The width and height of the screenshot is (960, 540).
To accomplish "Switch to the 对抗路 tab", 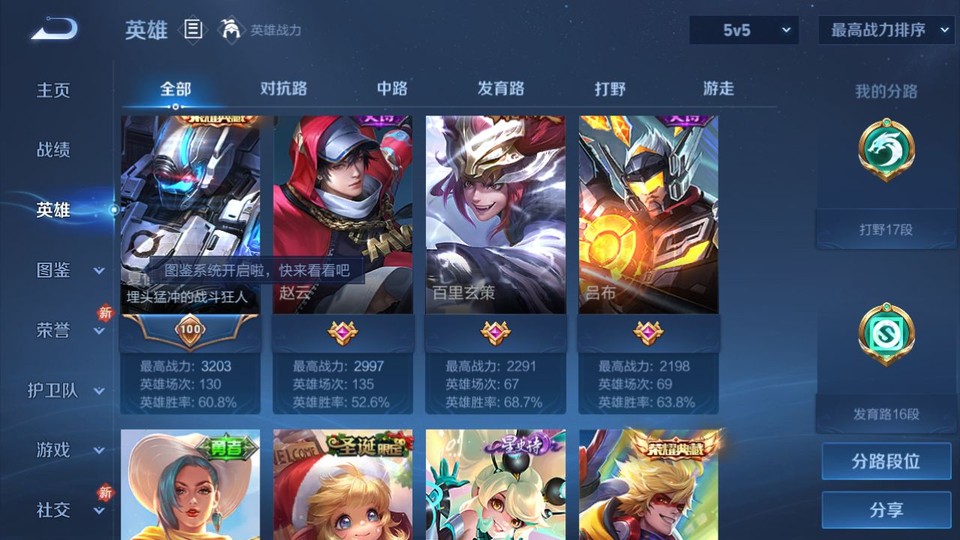I will (x=283, y=89).
